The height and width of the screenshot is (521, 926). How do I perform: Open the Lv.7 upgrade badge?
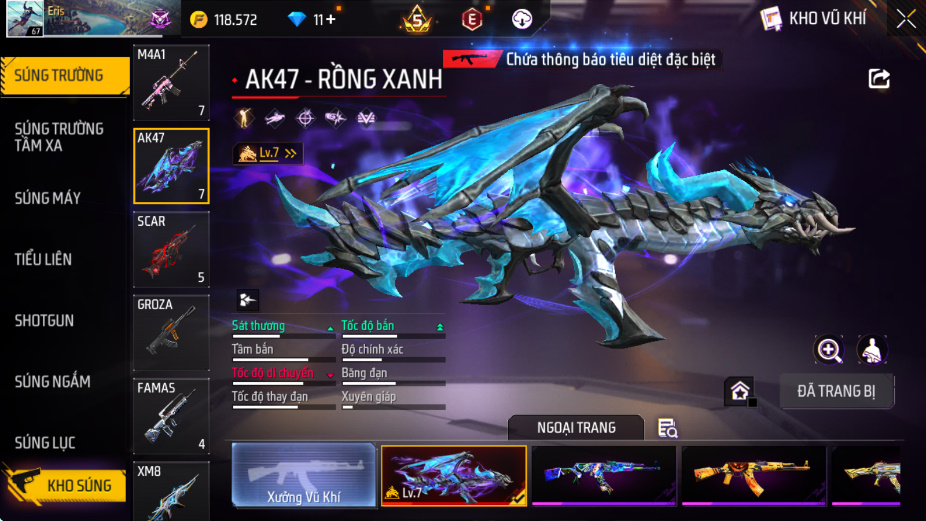(x=267, y=153)
